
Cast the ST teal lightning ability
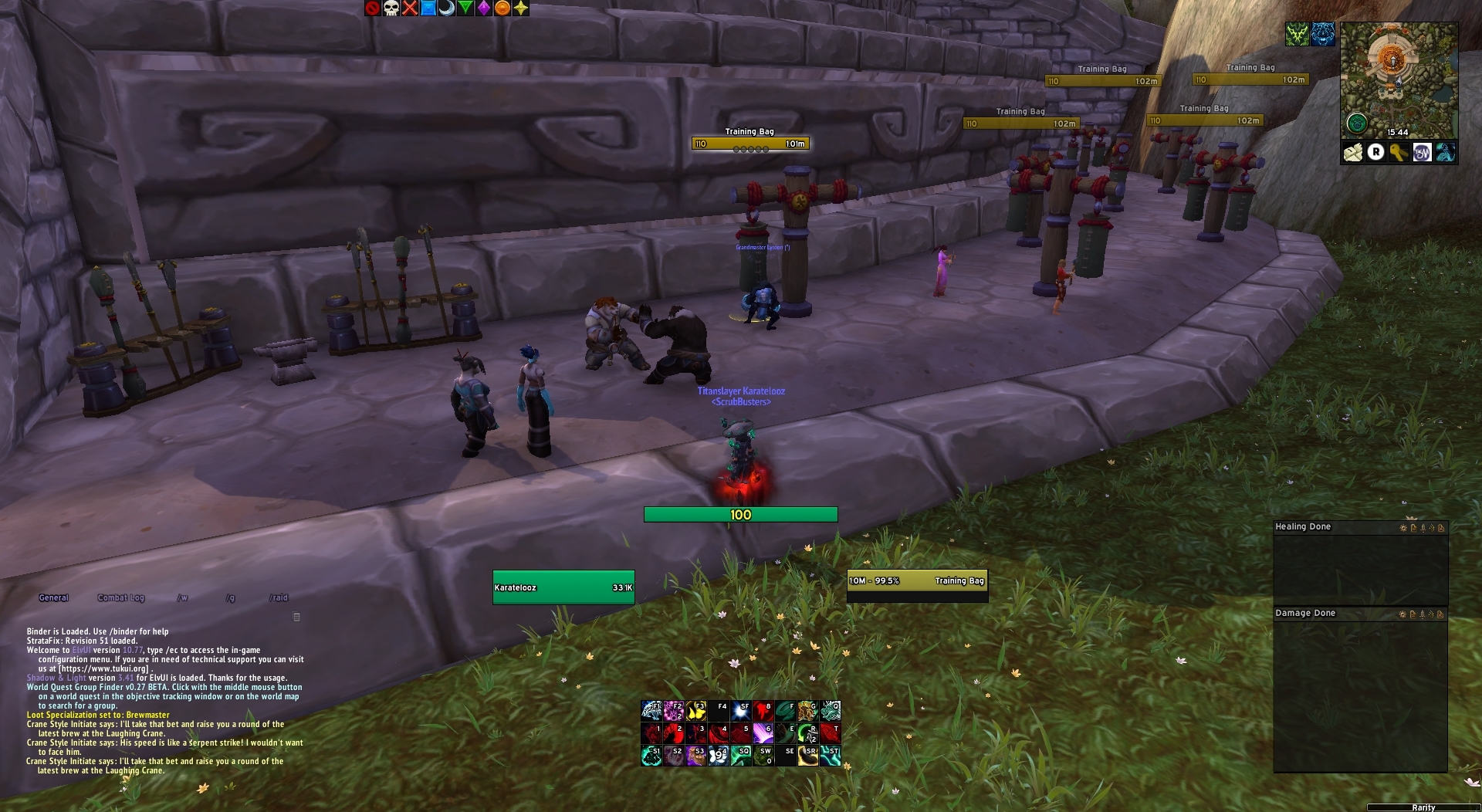click(831, 755)
